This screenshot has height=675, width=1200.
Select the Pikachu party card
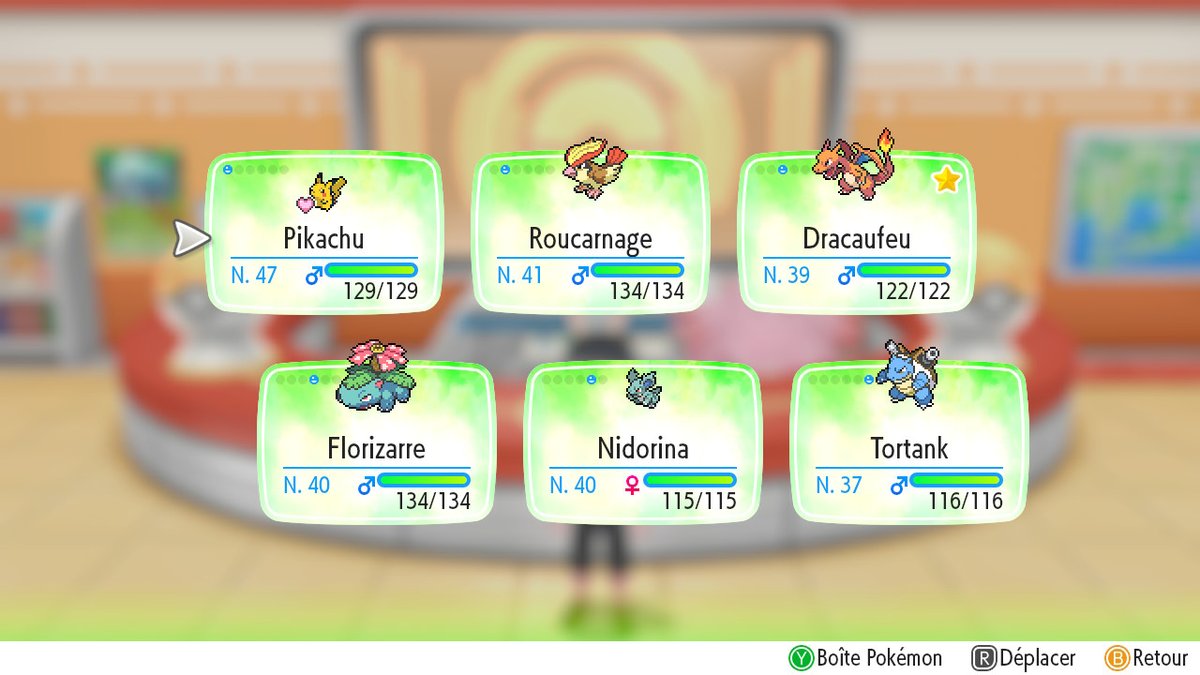(x=324, y=235)
